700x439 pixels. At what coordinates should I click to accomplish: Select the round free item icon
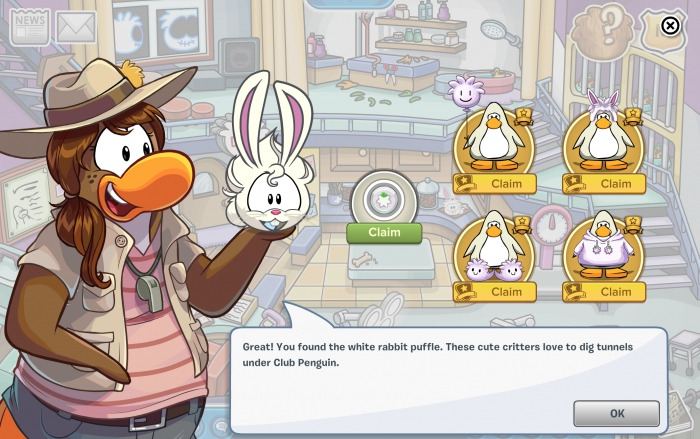coord(384,197)
